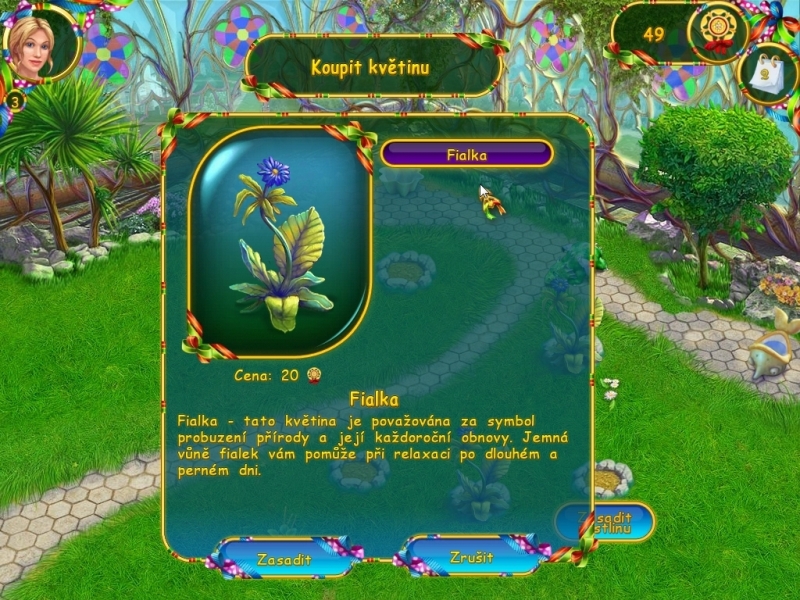Open the calendar icon
This screenshot has width=800, height=600.
(x=768, y=75)
